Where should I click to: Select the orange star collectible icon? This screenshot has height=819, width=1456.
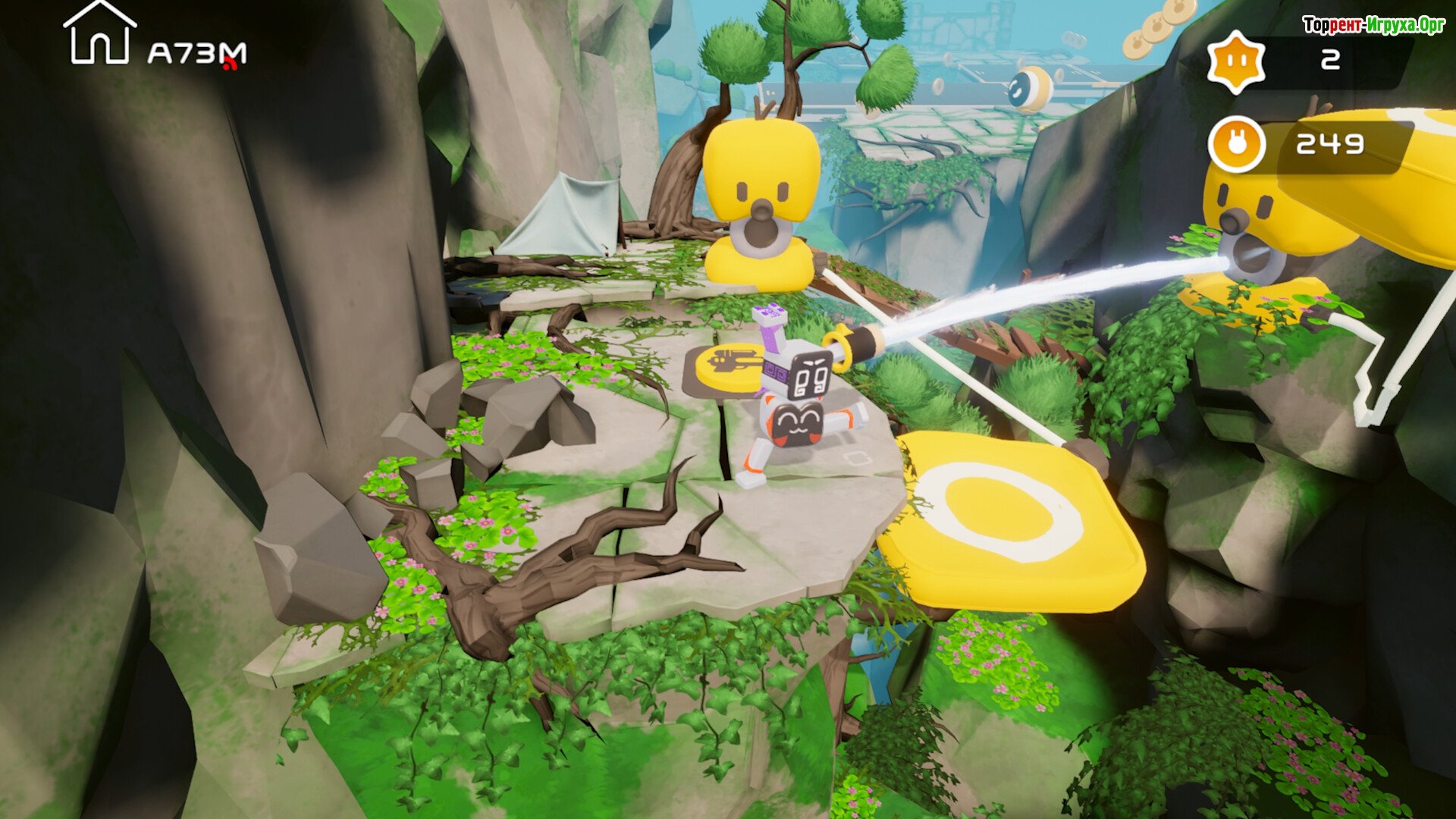(1236, 62)
